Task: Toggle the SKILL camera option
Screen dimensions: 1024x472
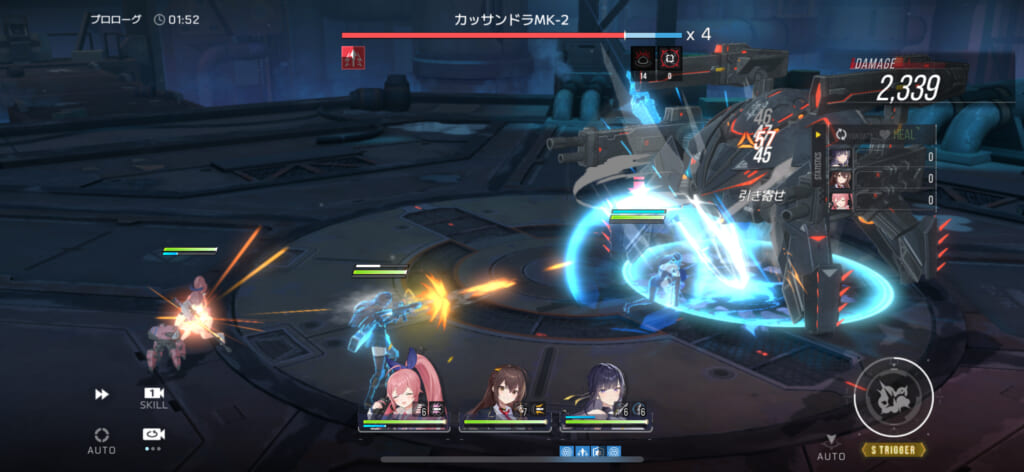Action: 153,397
